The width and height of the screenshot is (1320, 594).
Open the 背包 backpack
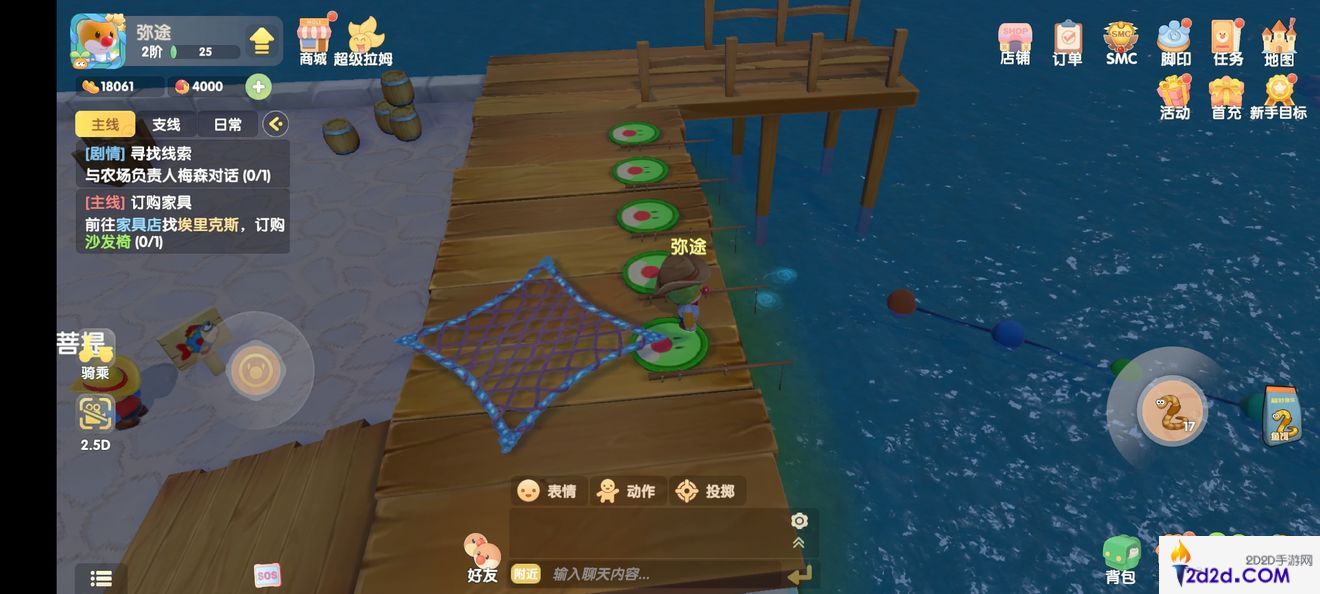(x=1121, y=558)
